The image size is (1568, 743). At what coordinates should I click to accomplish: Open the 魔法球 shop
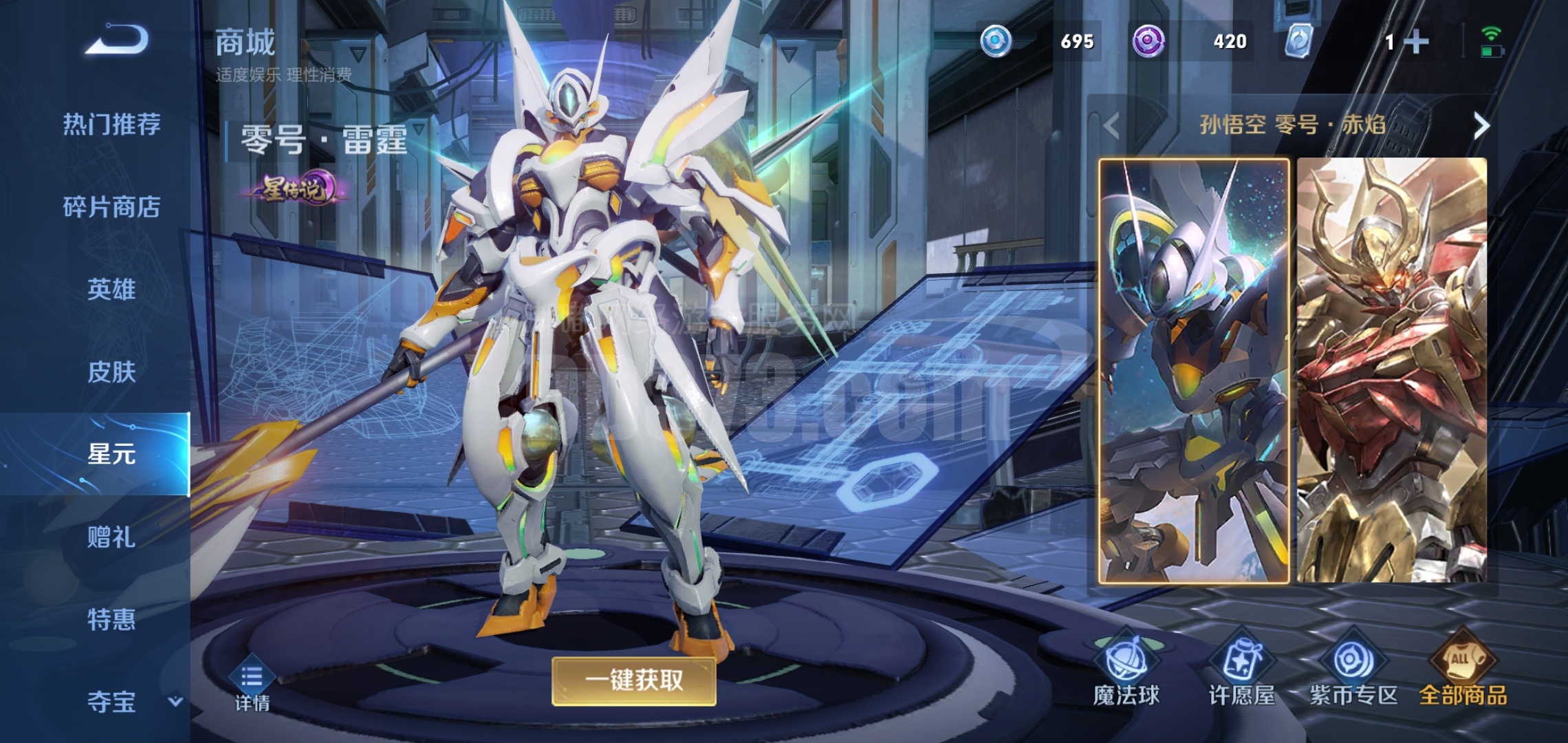(x=1126, y=671)
